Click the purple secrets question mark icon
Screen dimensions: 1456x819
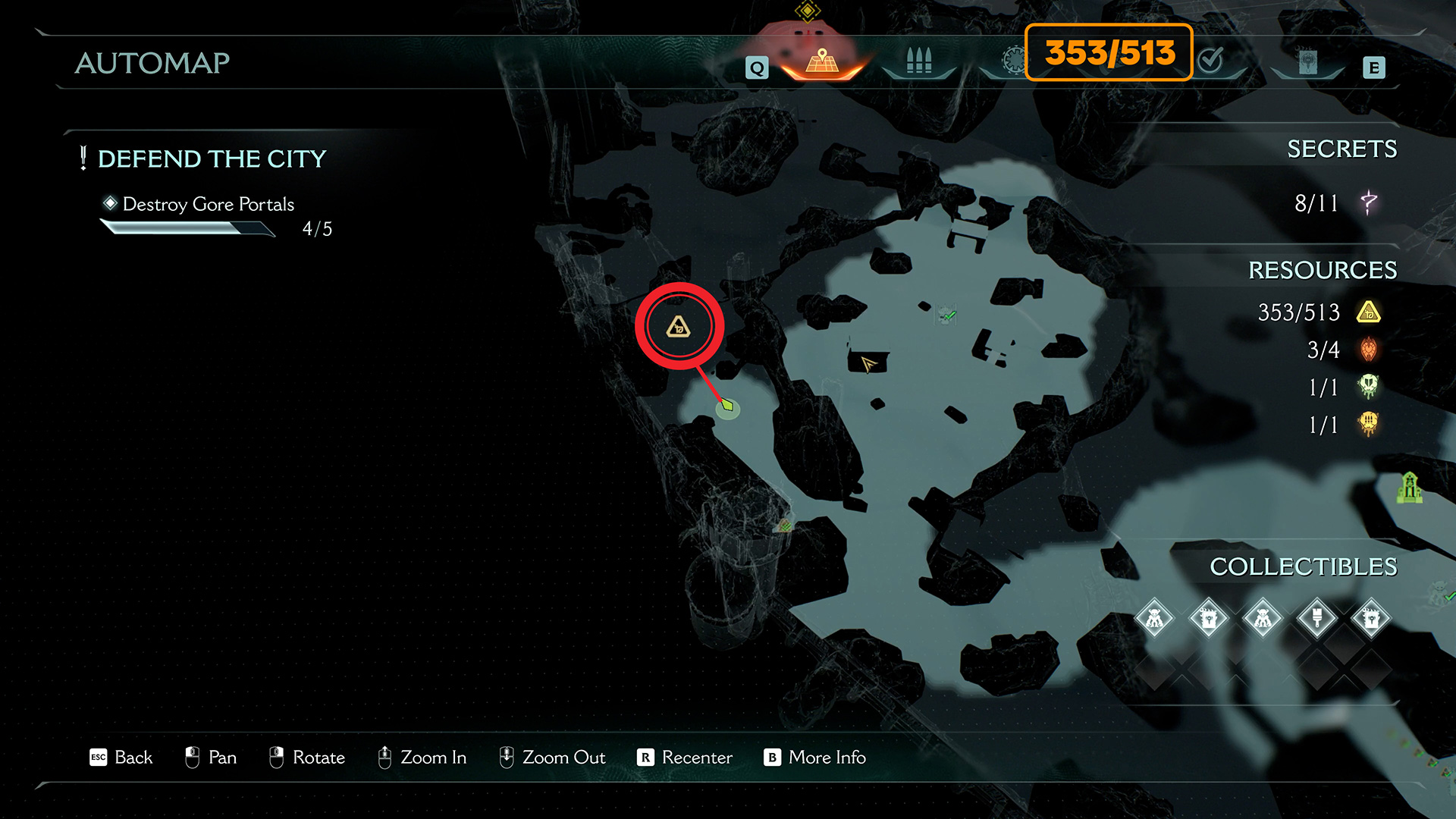pos(1368,202)
